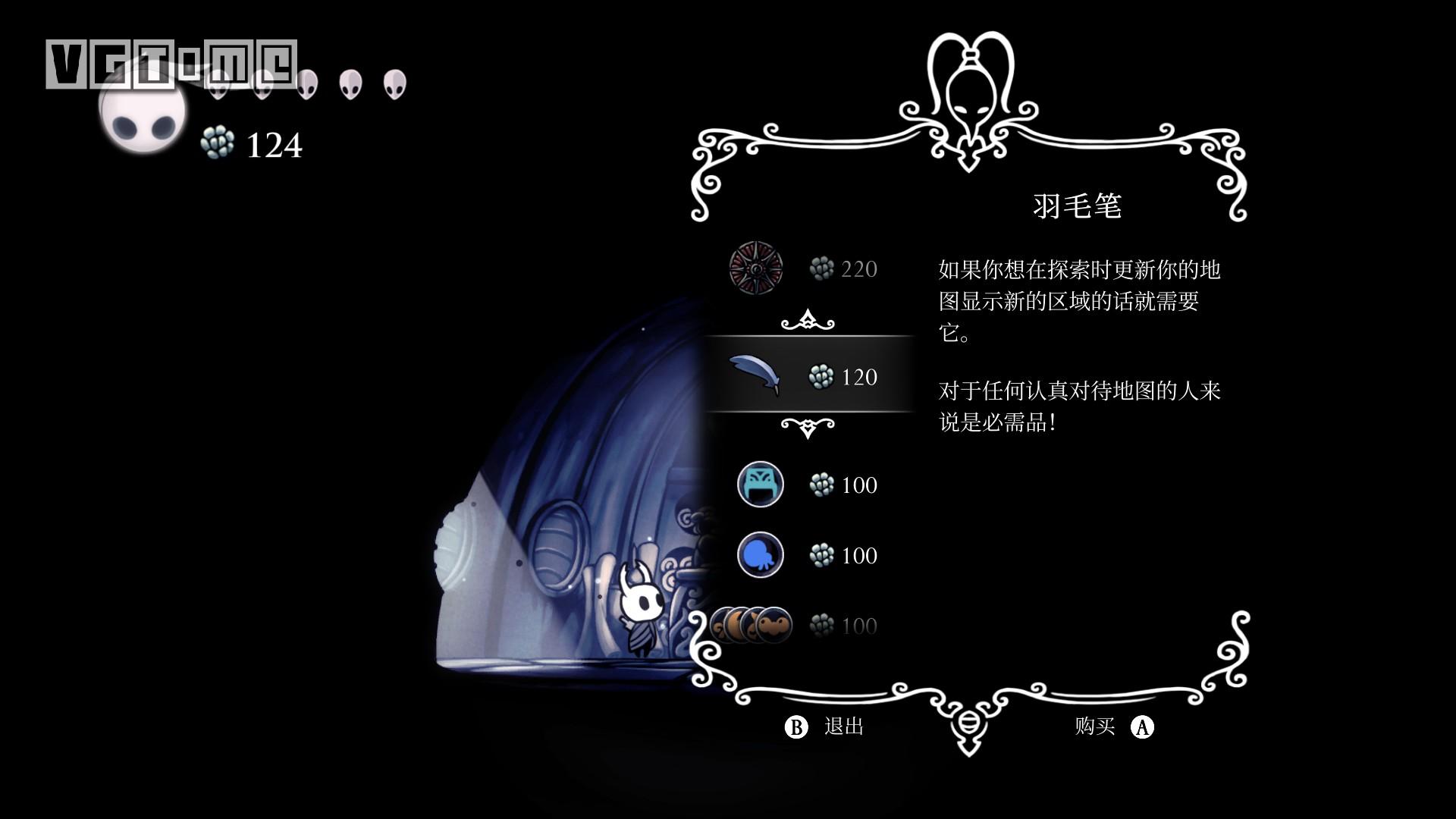Click Iselda's portrait atop the shop frame
1456x819 pixels.
tap(973, 91)
